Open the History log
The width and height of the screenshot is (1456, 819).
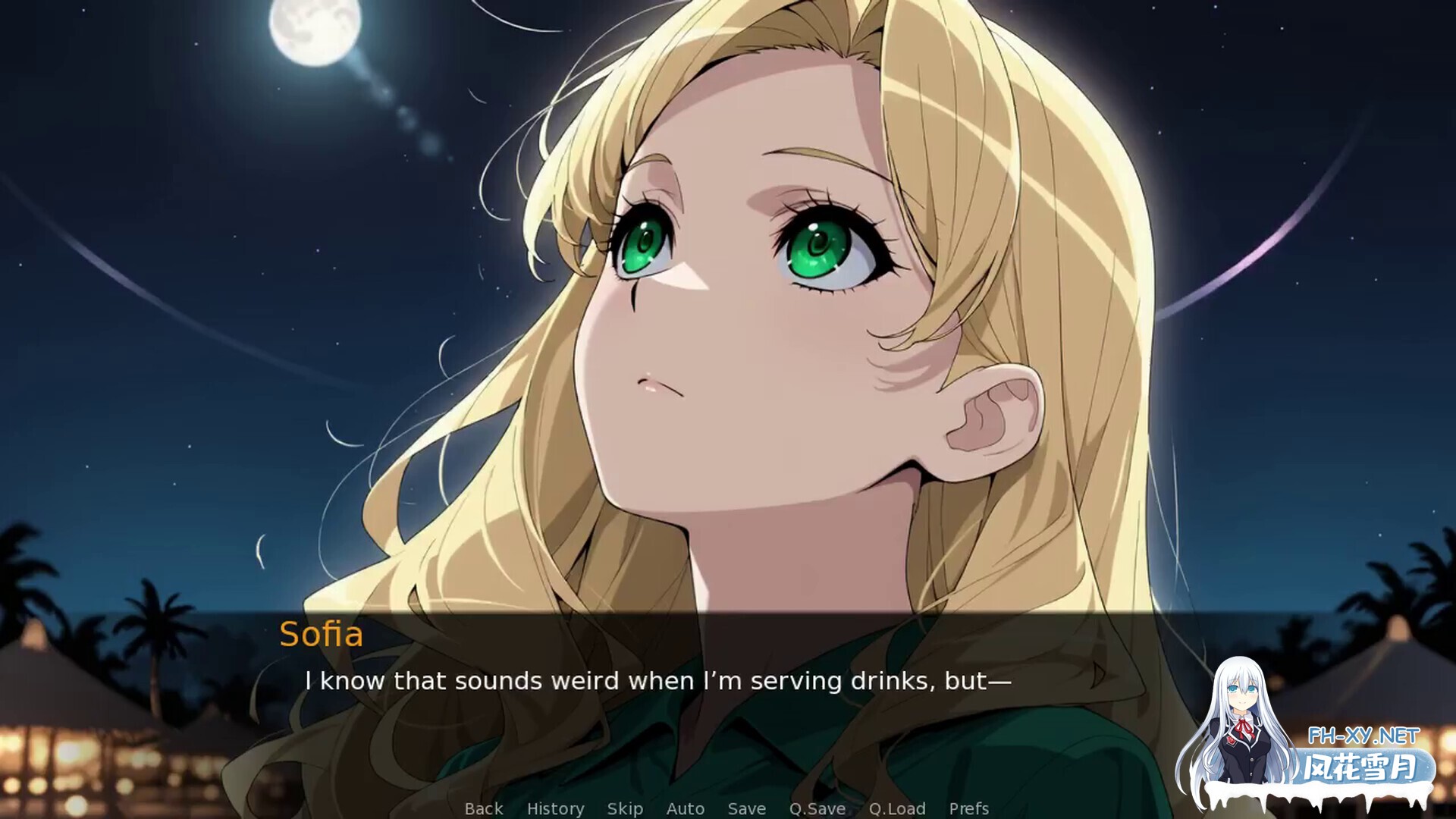tap(557, 808)
